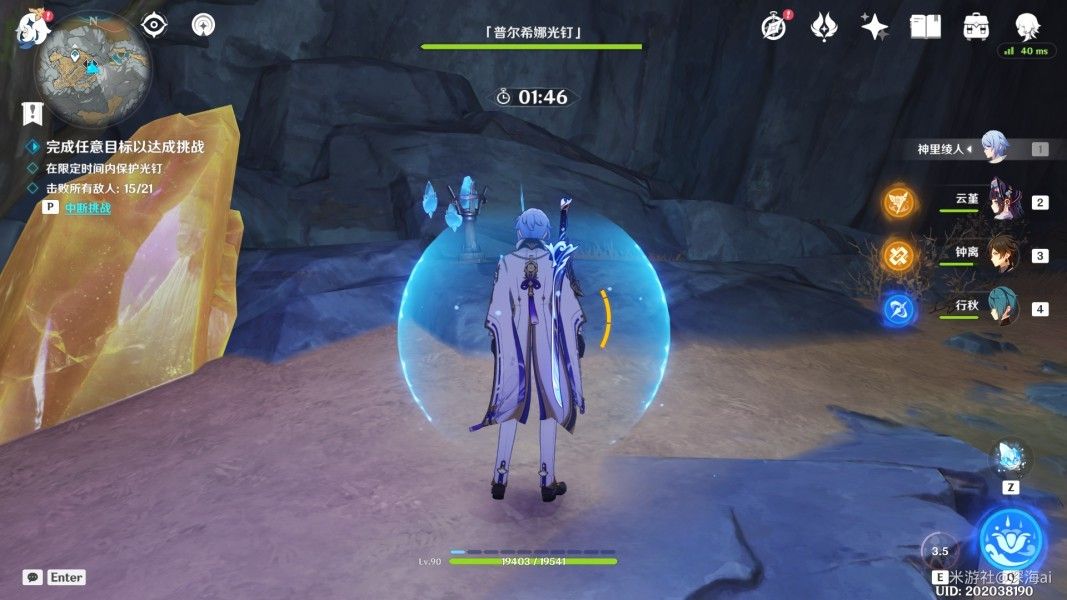Switch to party member 云堇
Viewport: 1067px width, 600px height.
tap(1004, 202)
